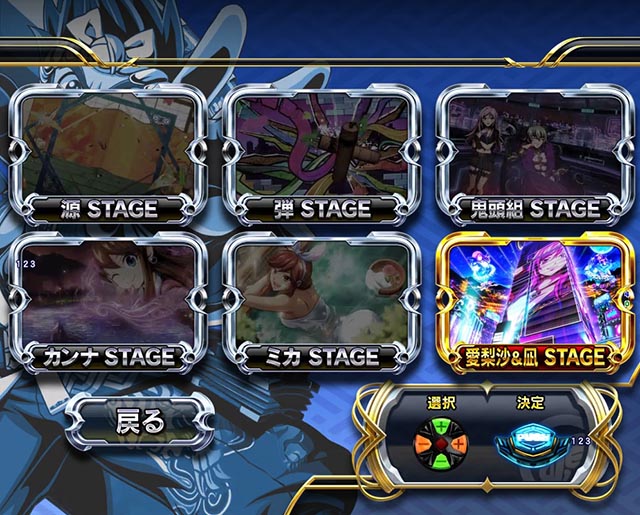Pick the カンナ STAGE tile
Screen dimensions: 640x515
pos(109,300)
